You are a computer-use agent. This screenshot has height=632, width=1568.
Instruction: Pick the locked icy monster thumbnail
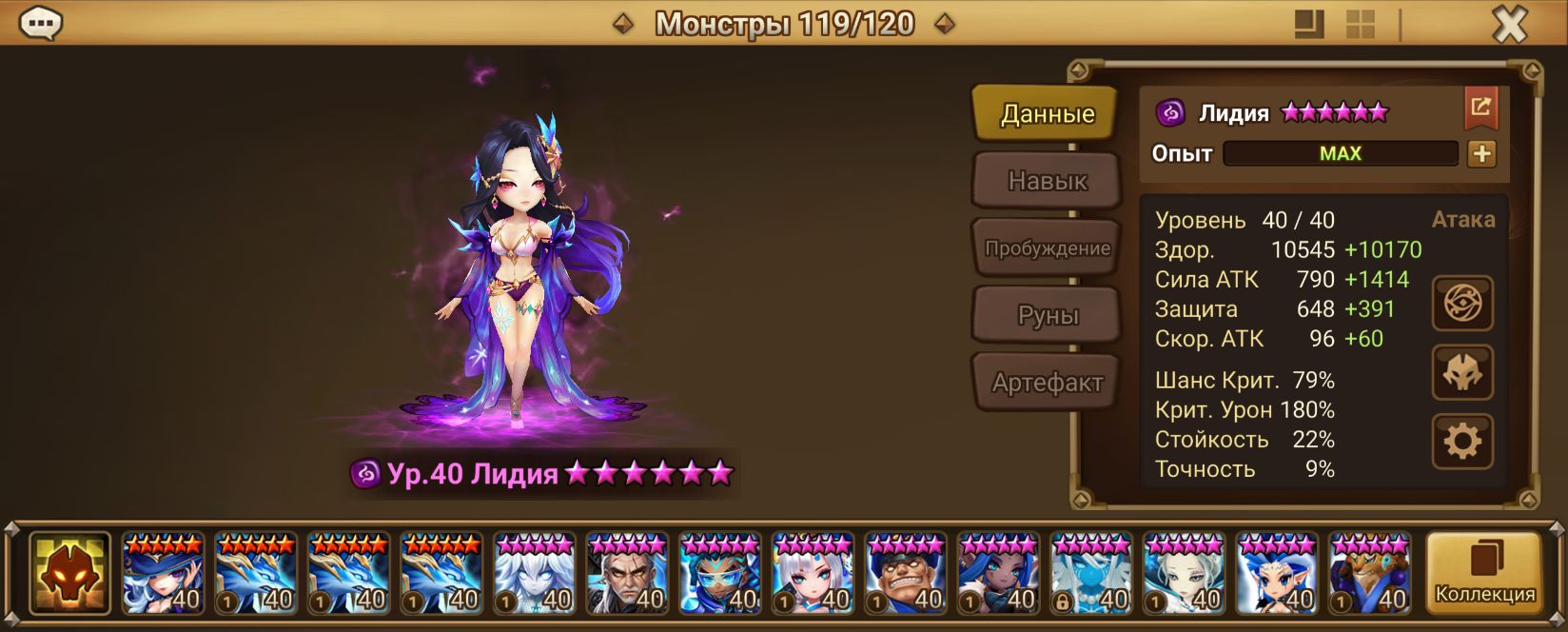pos(1091,573)
